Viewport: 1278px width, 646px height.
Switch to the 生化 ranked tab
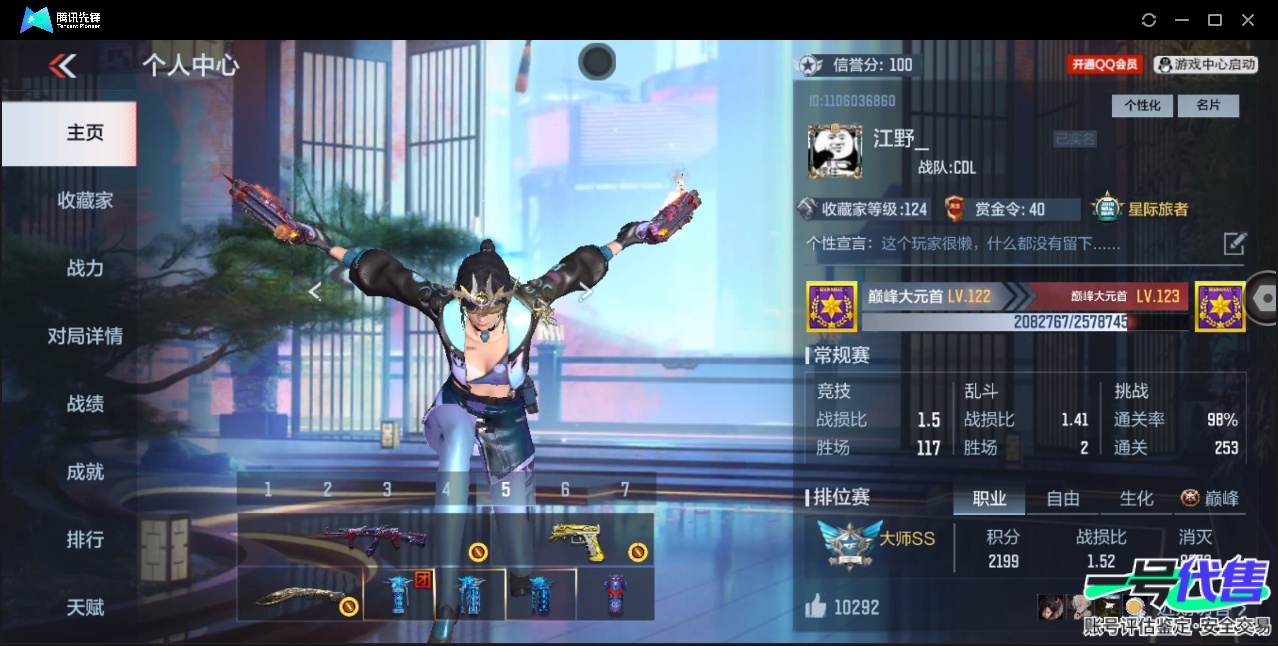click(1136, 498)
